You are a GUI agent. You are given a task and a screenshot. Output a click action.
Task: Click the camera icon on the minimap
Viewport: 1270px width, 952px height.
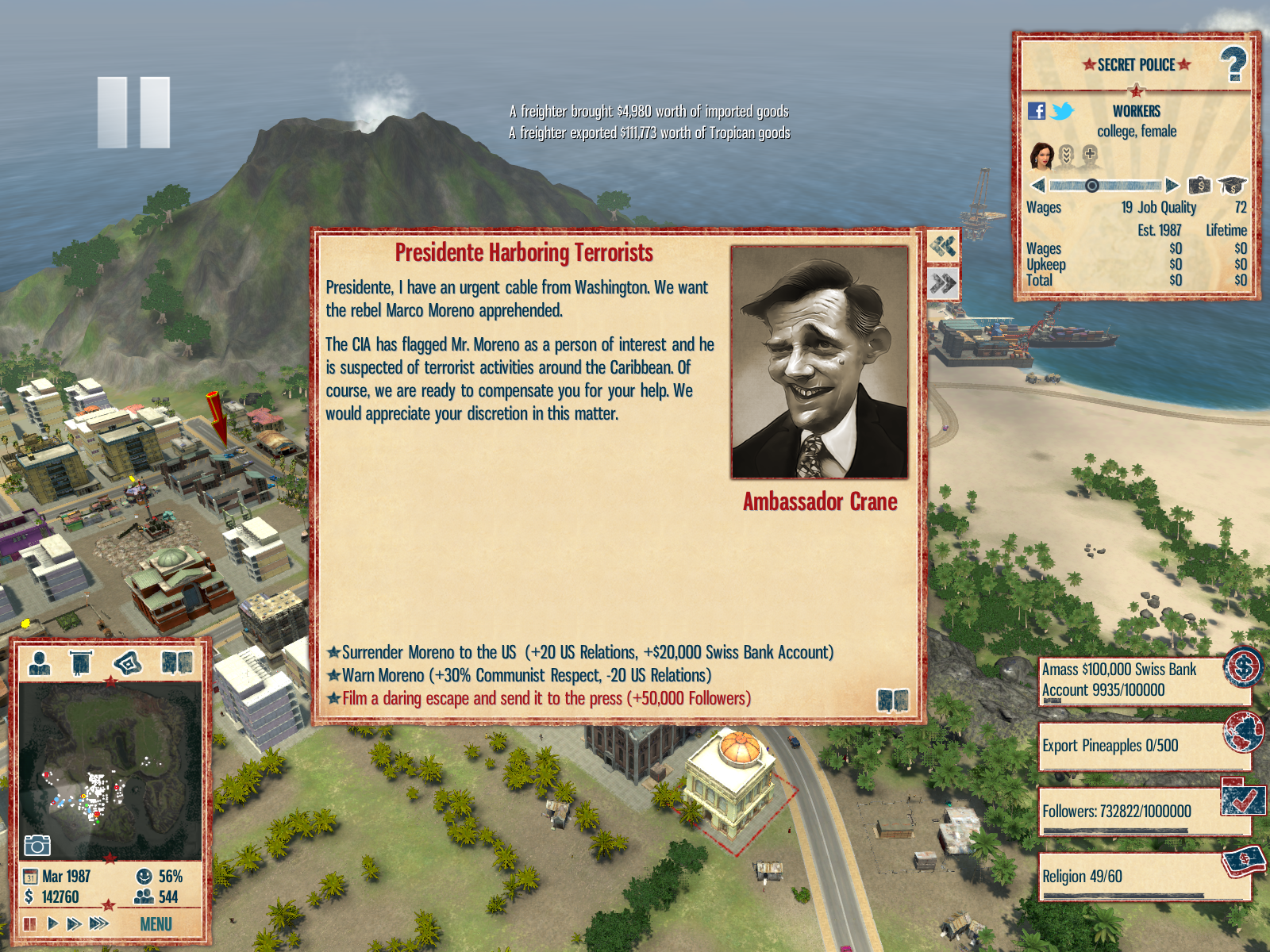[x=37, y=846]
